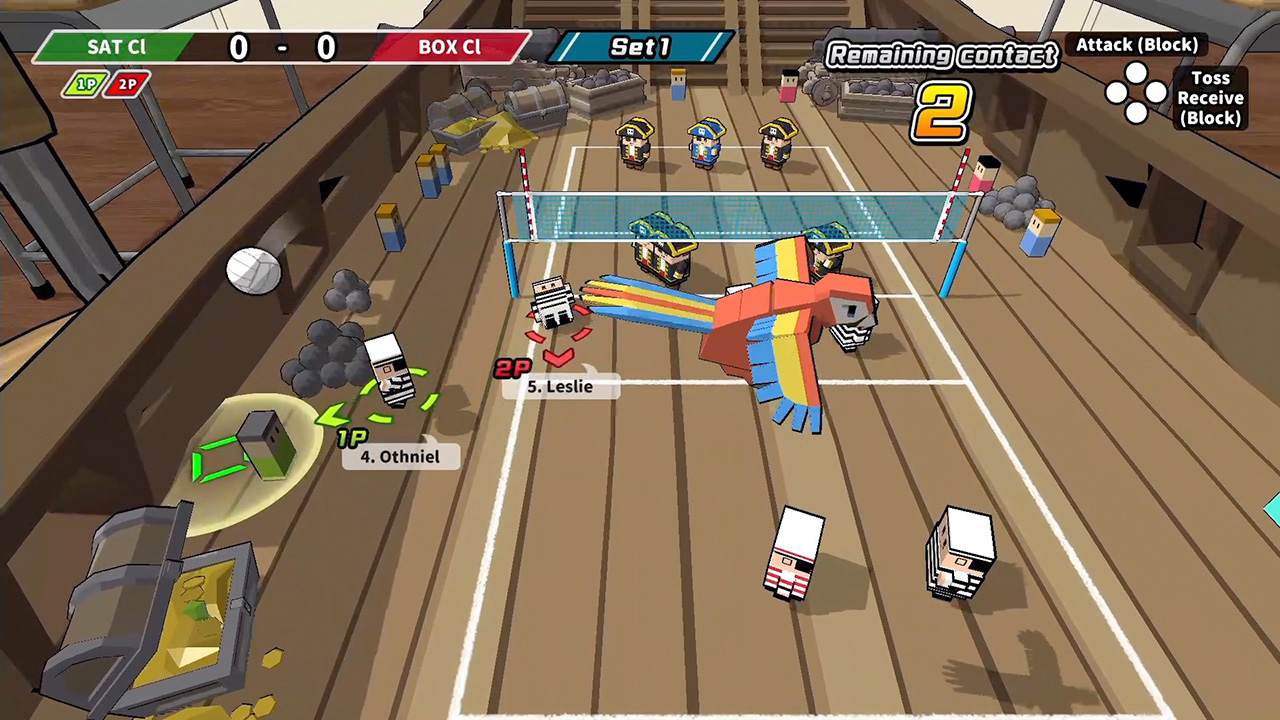
Task: Click the 2P player badge icon
Action: tap(126, 84)
